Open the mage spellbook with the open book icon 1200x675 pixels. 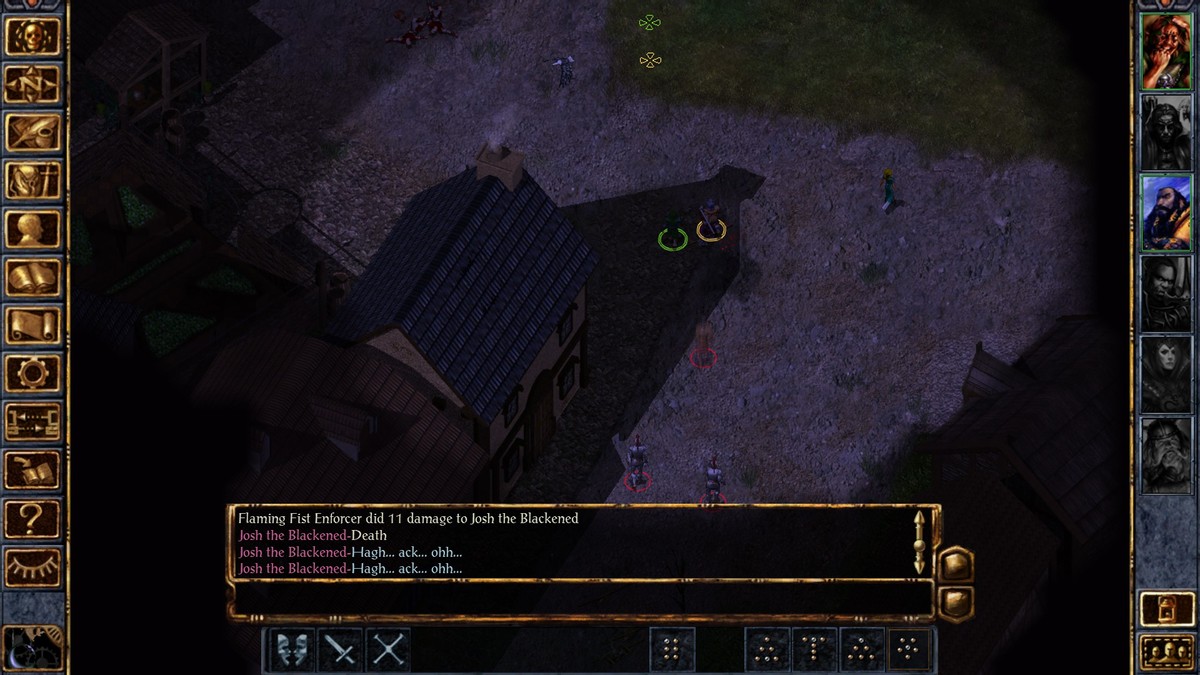tap(33, 277)
